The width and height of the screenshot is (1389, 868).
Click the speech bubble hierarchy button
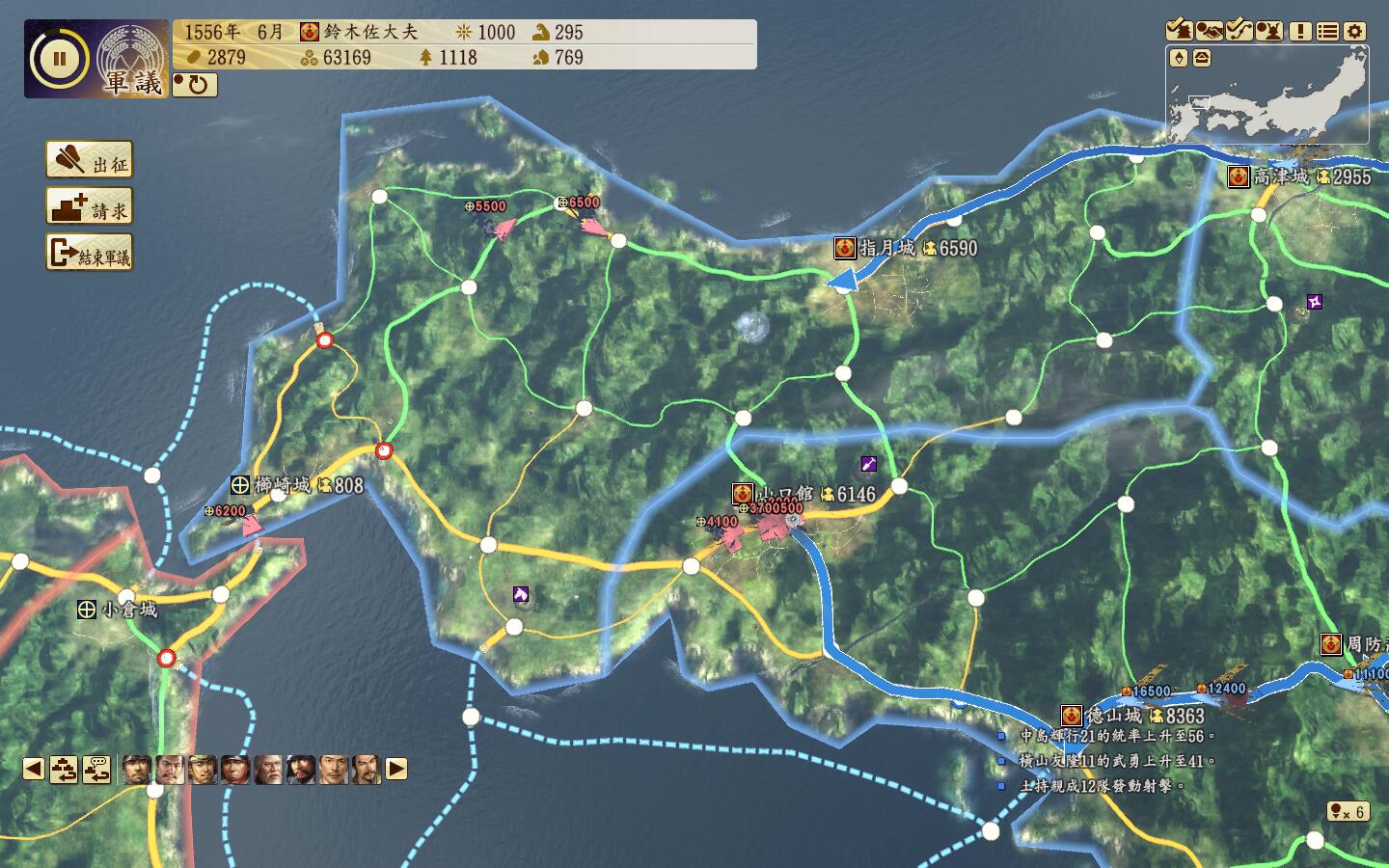point(95,769)
